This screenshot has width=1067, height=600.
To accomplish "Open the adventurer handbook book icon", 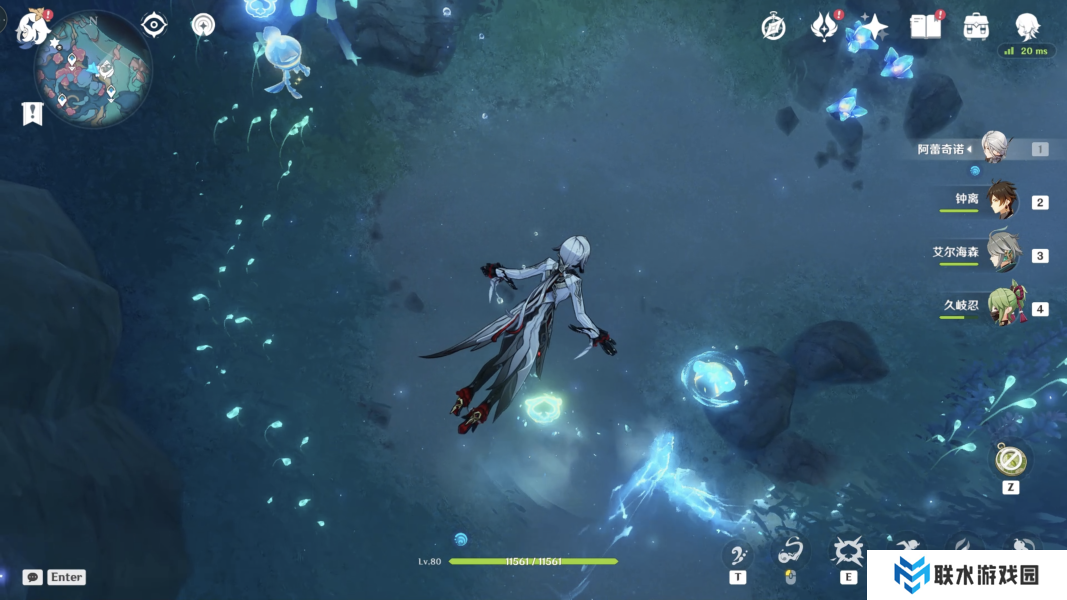I will pyautogui.click(x=925, y=27).
